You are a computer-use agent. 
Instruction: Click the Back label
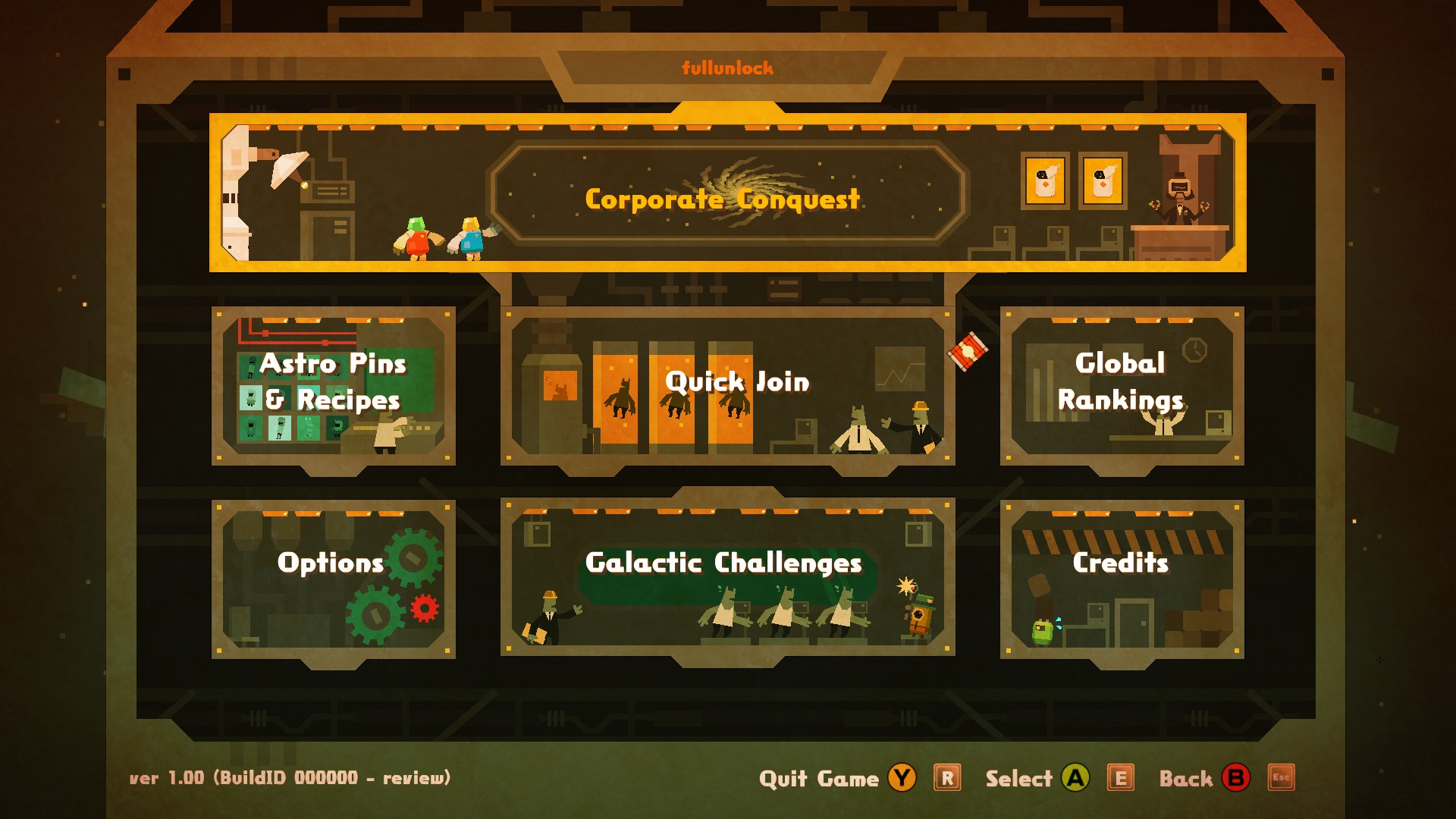click(1185, 779)
